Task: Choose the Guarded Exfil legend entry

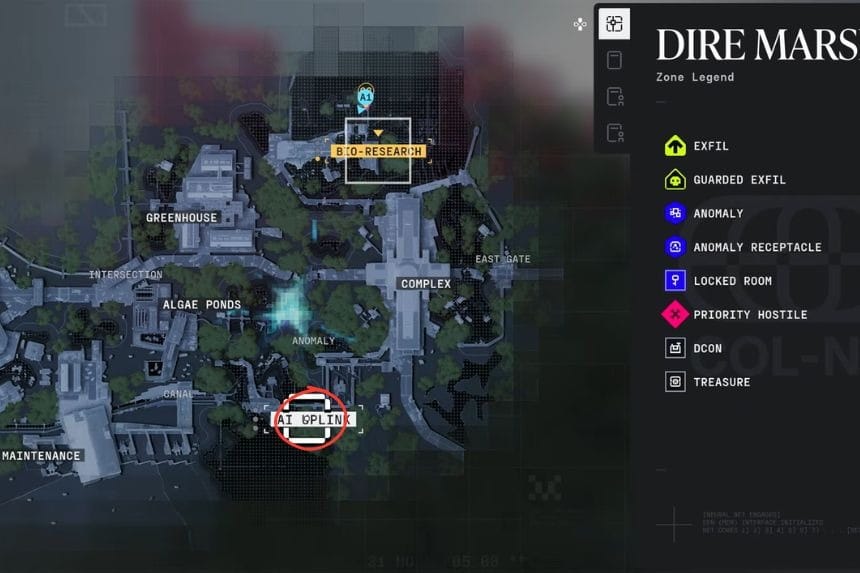Action: [738, 180]
